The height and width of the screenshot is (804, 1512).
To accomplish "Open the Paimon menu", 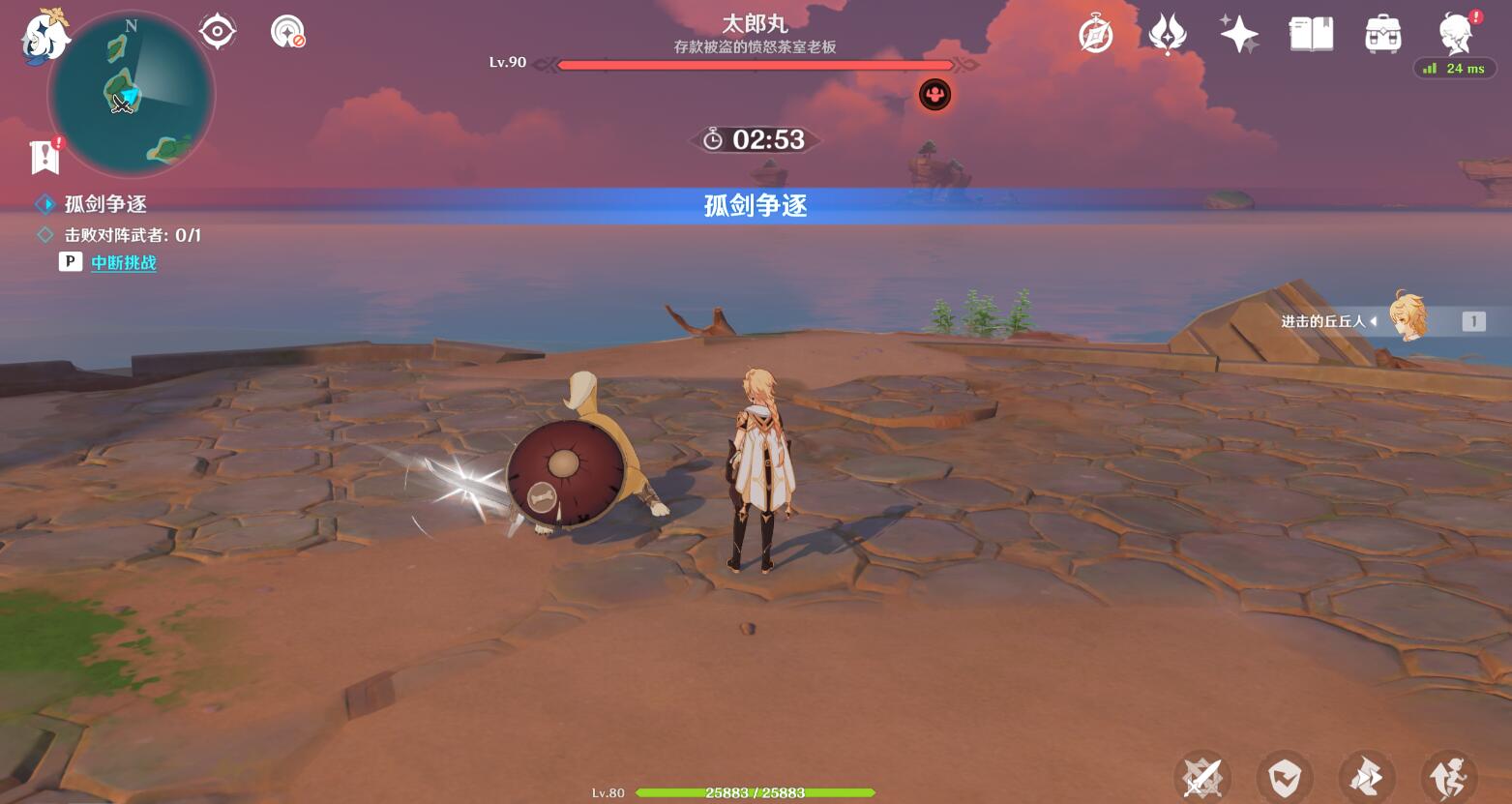I will click(44, 38).
